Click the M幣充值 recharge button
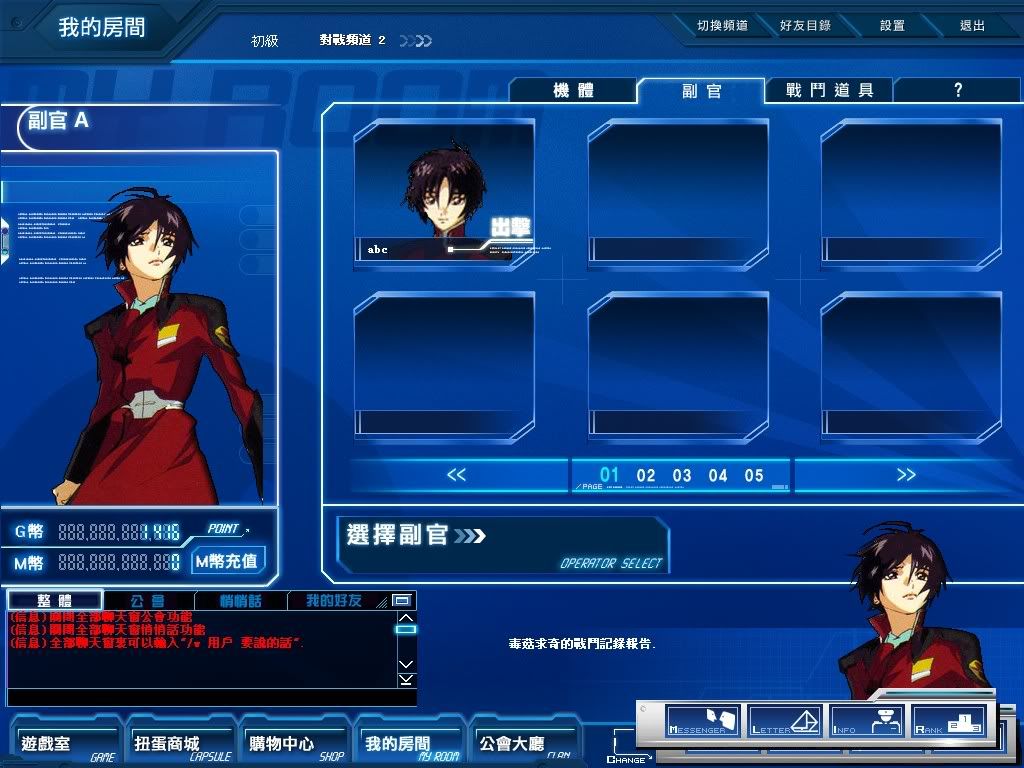 click(x=227, y=561)
